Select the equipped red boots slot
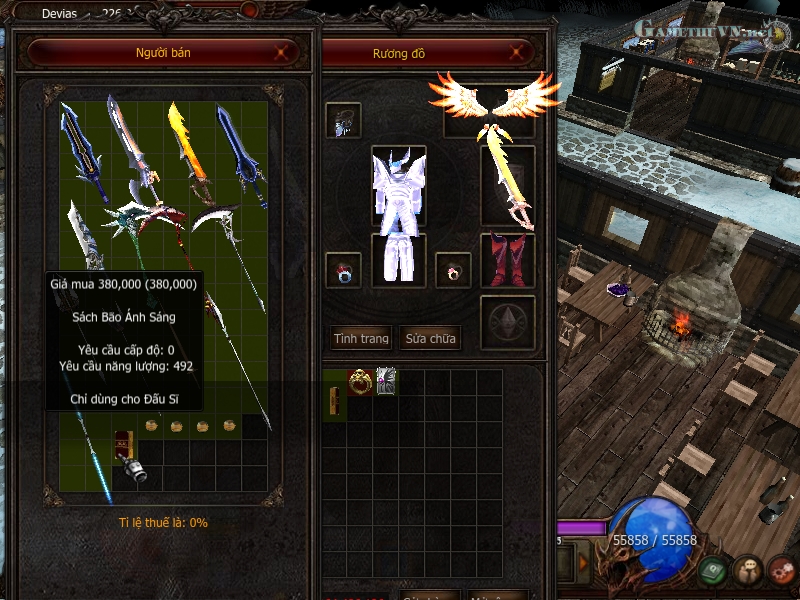This screenshot has height=600, width=800. [508, 260]
